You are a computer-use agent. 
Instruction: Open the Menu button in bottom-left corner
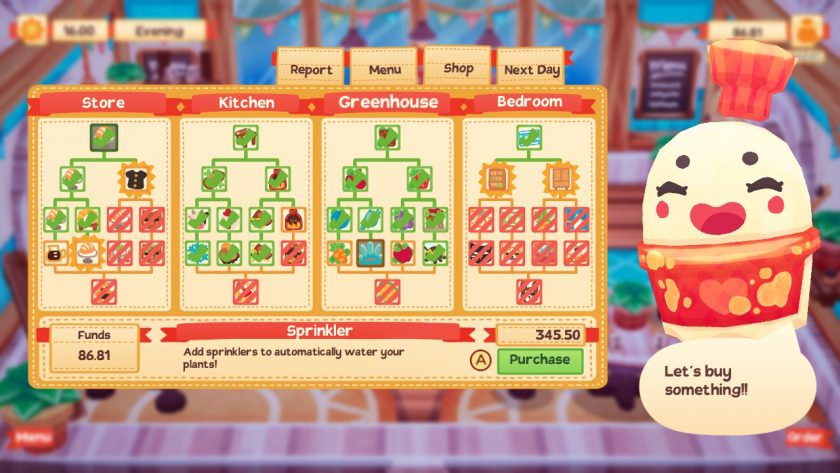pos(32,437)
